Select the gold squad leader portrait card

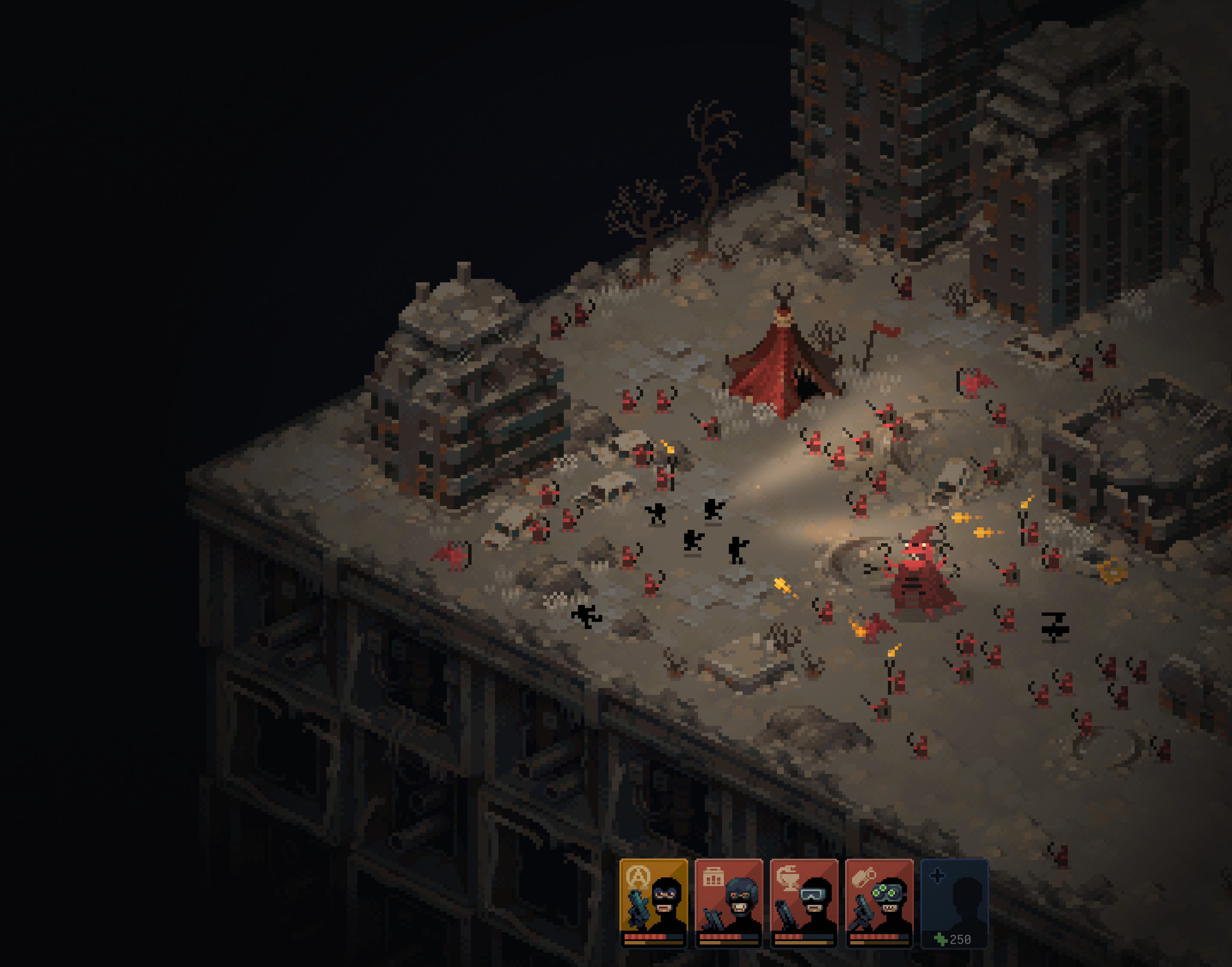[x=653, y=902]
